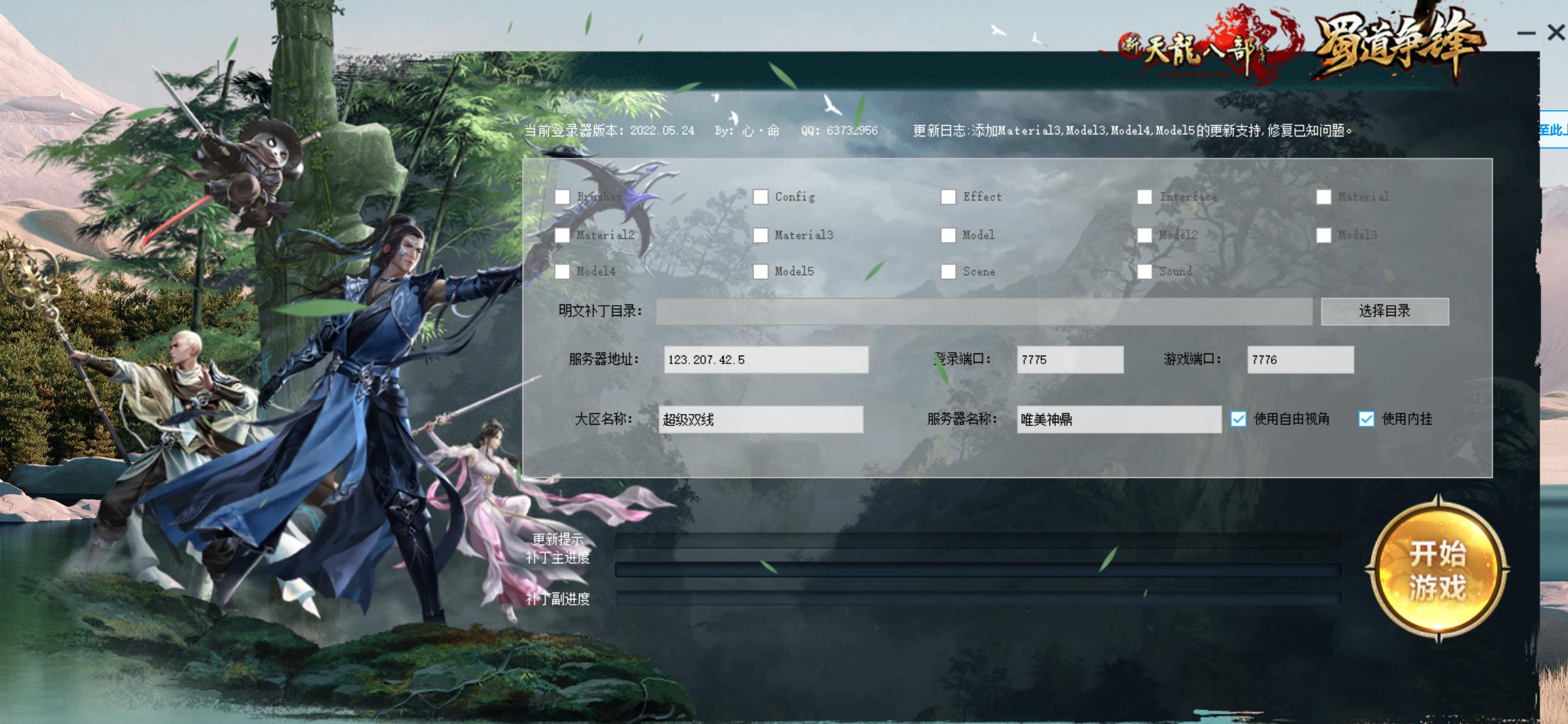The height and width of the screenshot is (724, 1568).
Task: Disable the 使用自由视角 option
Action: click(x=1239, y=420)
